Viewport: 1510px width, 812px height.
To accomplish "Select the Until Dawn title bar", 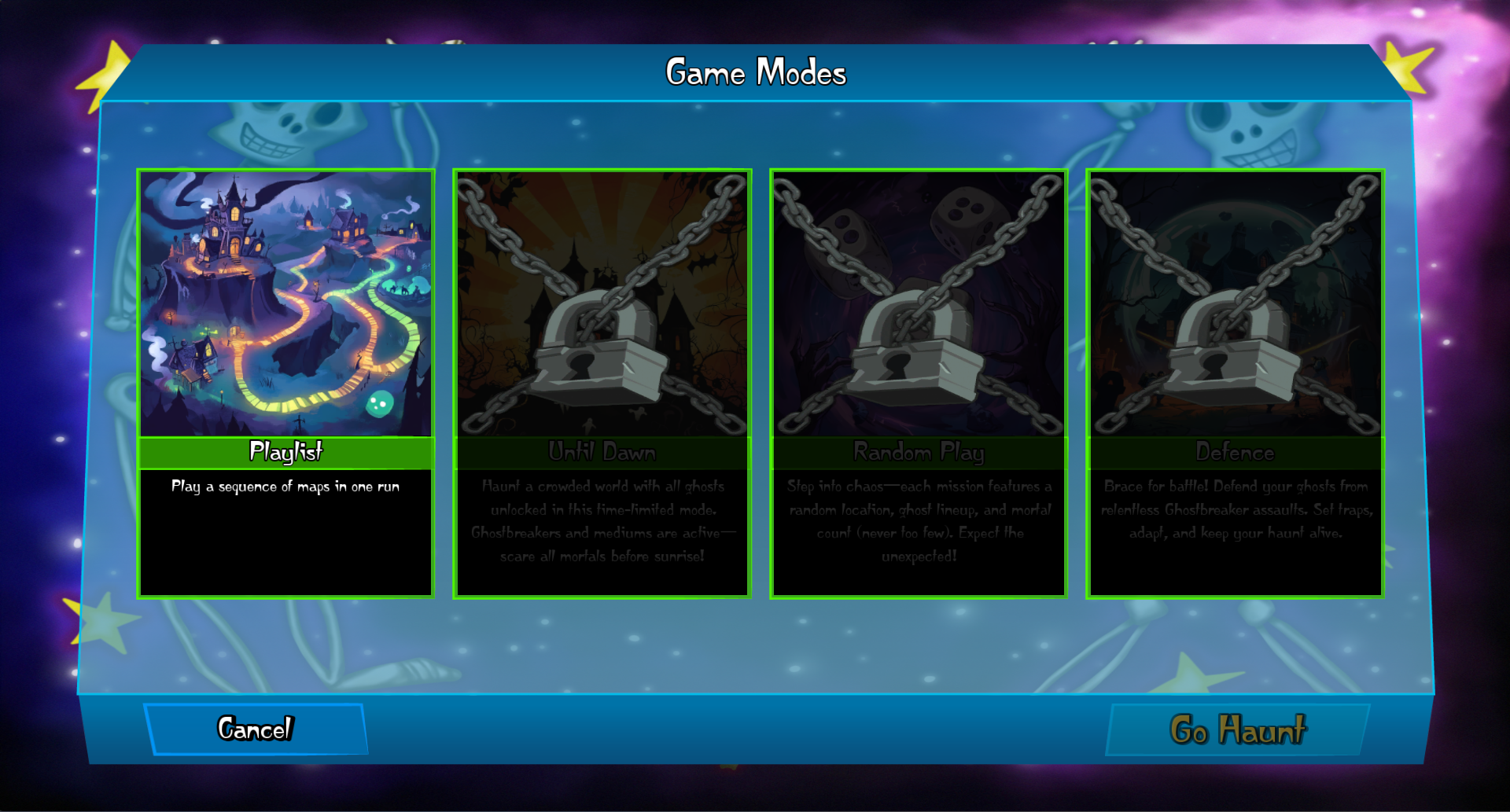I will click(602, 451).
